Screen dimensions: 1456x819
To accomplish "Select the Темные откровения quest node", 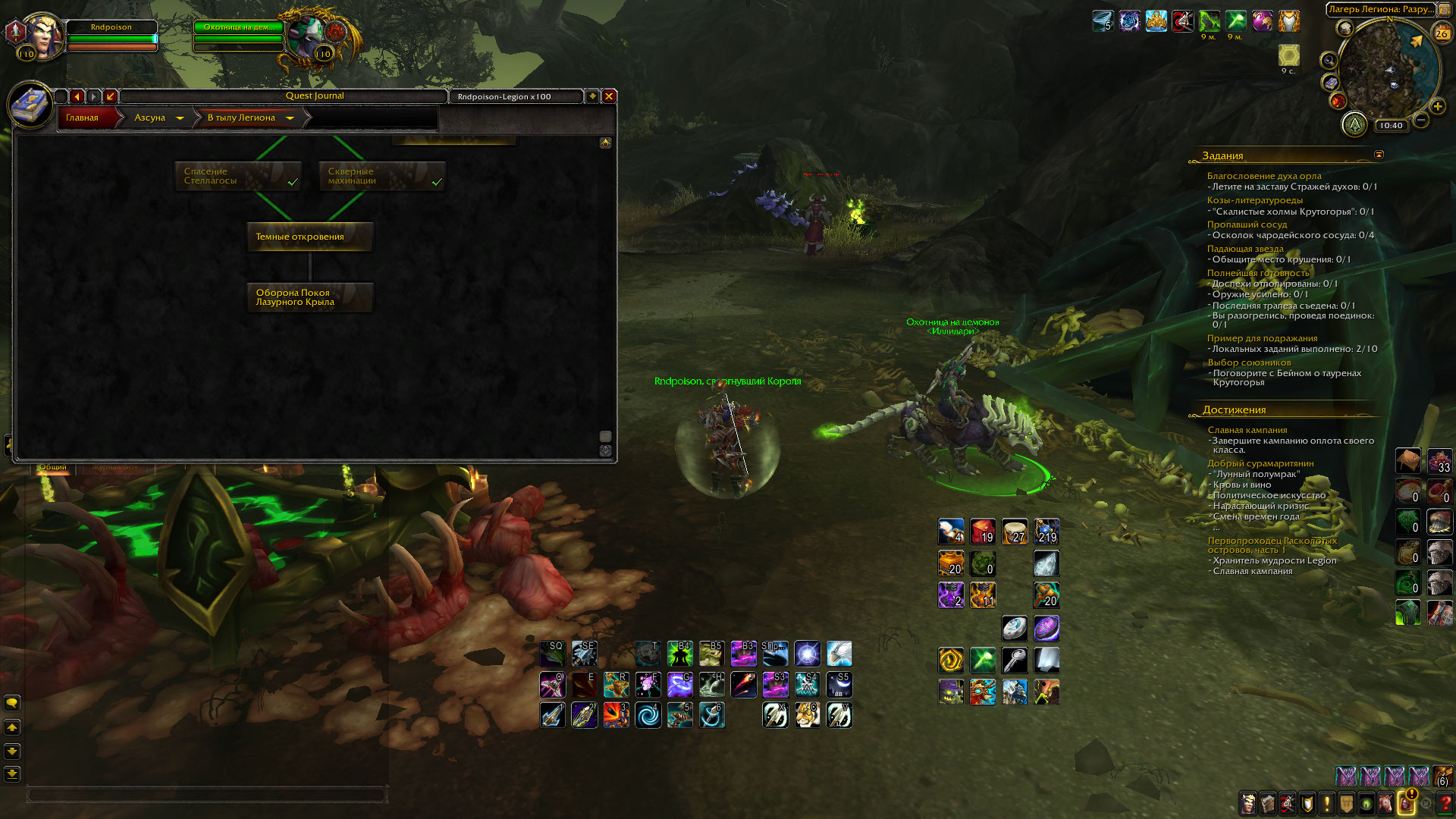I will pos(309,237).
